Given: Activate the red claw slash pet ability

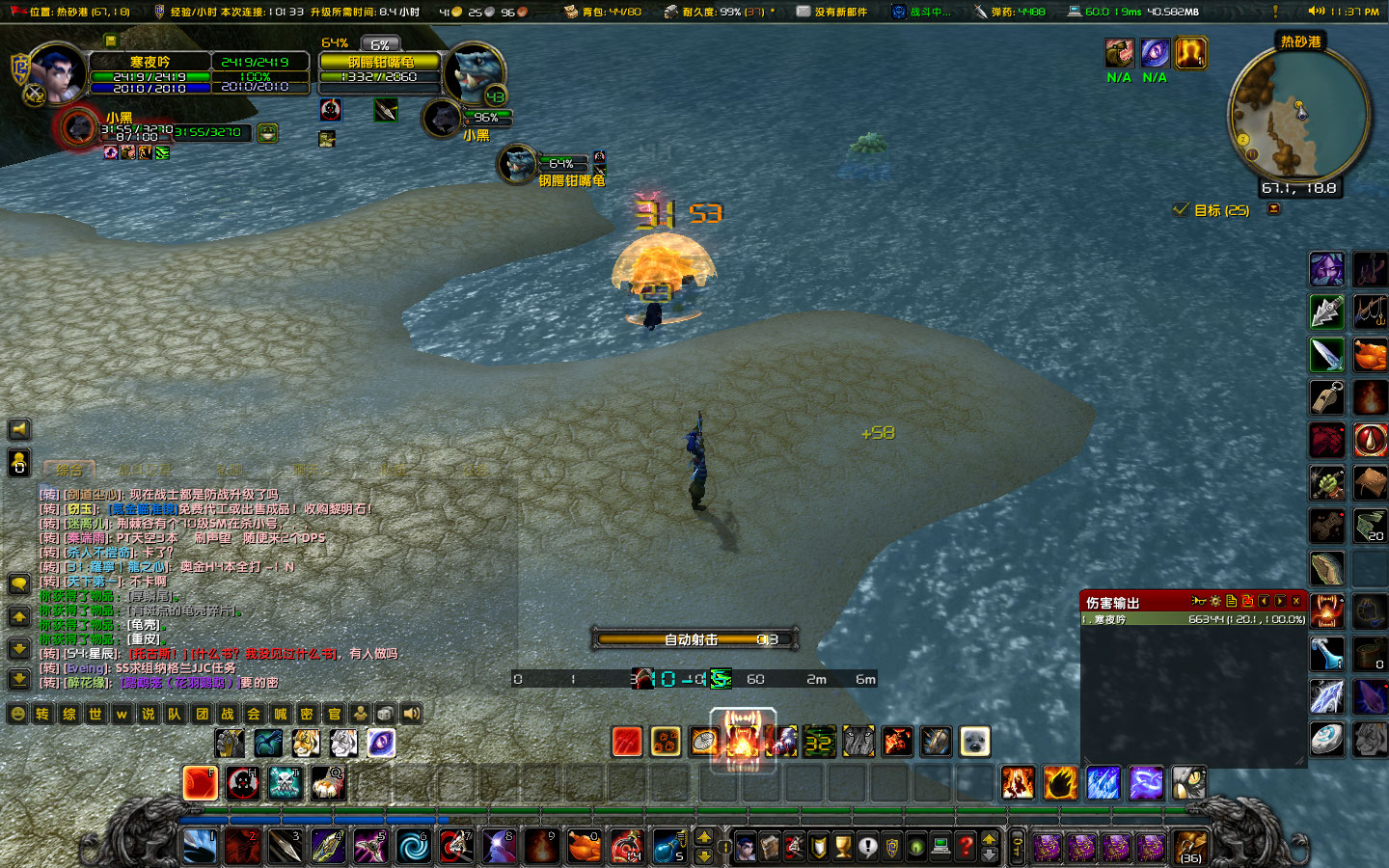Looking at the screenshot, I should click(626, 742).
